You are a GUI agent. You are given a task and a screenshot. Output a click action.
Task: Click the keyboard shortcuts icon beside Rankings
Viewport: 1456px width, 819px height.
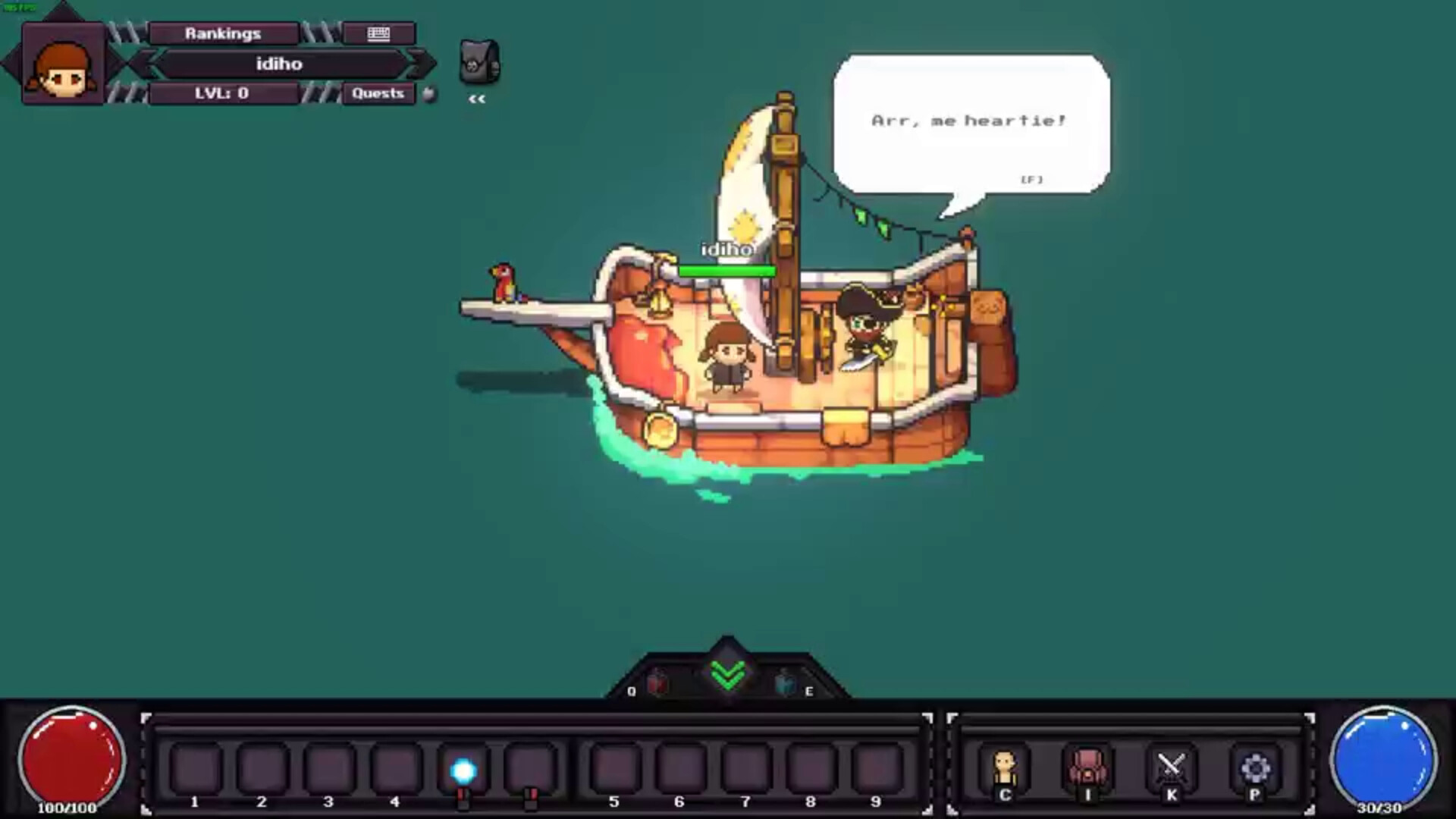(377, 33)
